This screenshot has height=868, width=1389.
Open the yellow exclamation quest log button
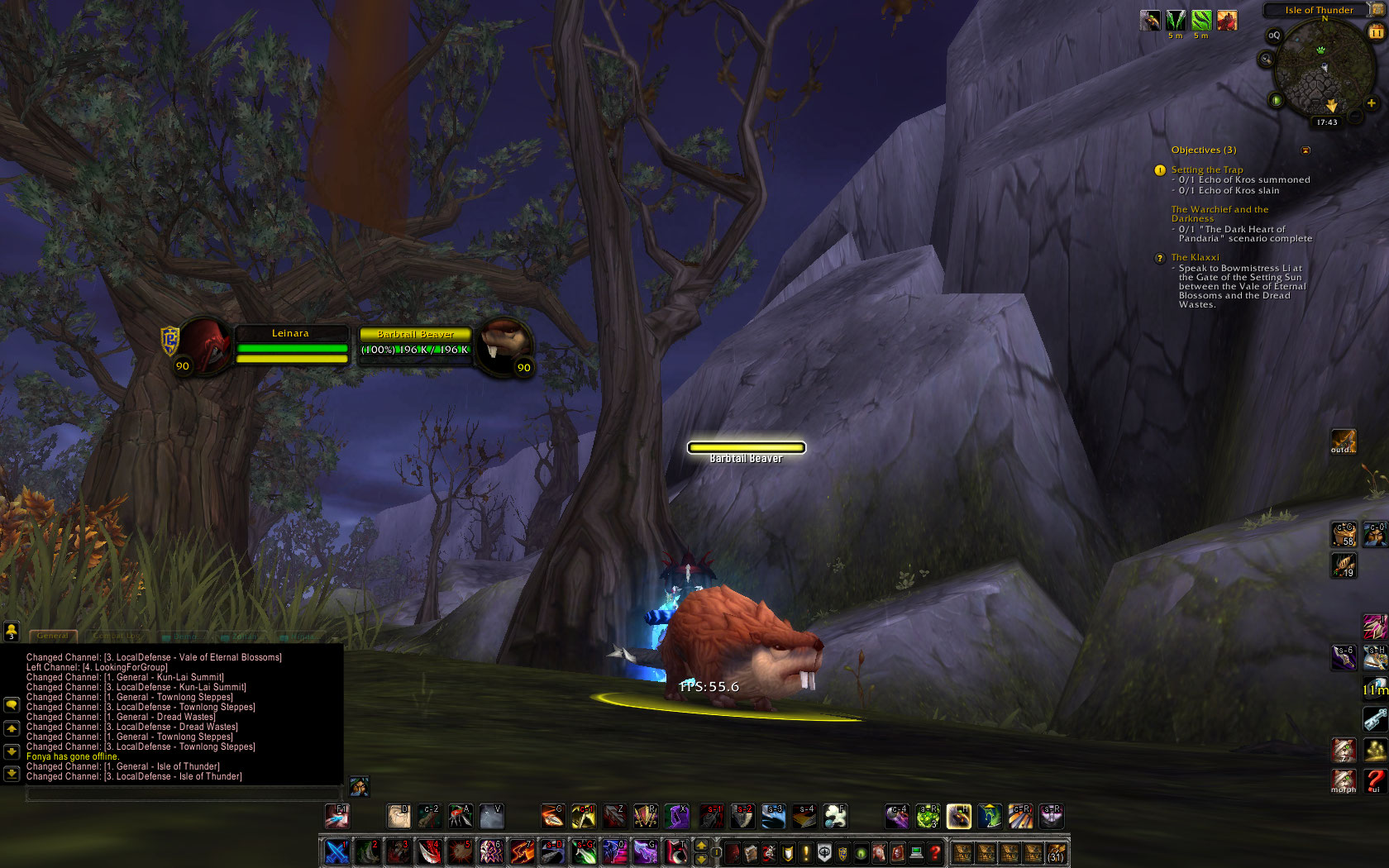pyautogui.click(x=806, y=852)
